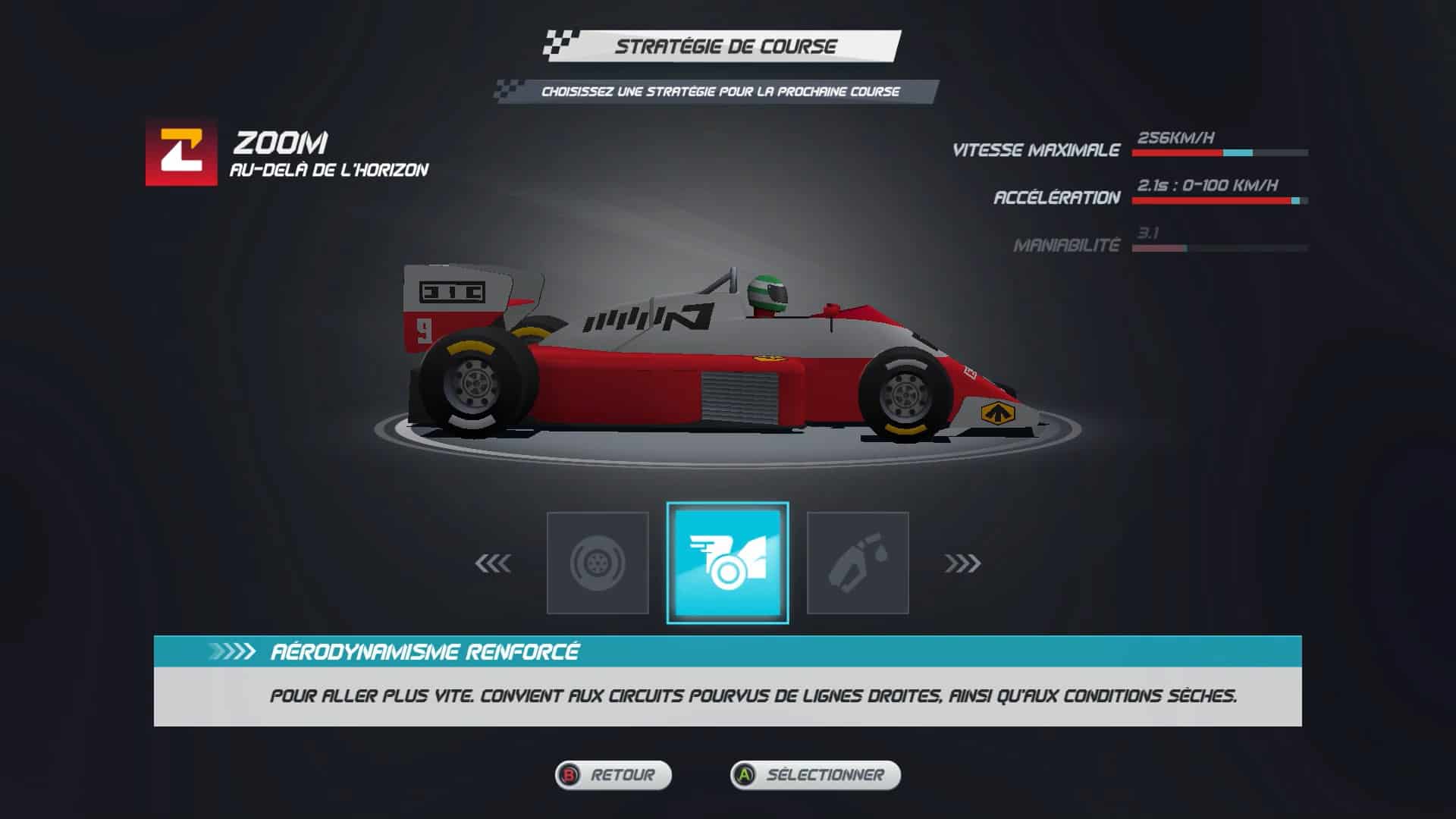Select the Choisissez une Stratégie banner
1456x819 pixels.
click(x=720, y=91)
